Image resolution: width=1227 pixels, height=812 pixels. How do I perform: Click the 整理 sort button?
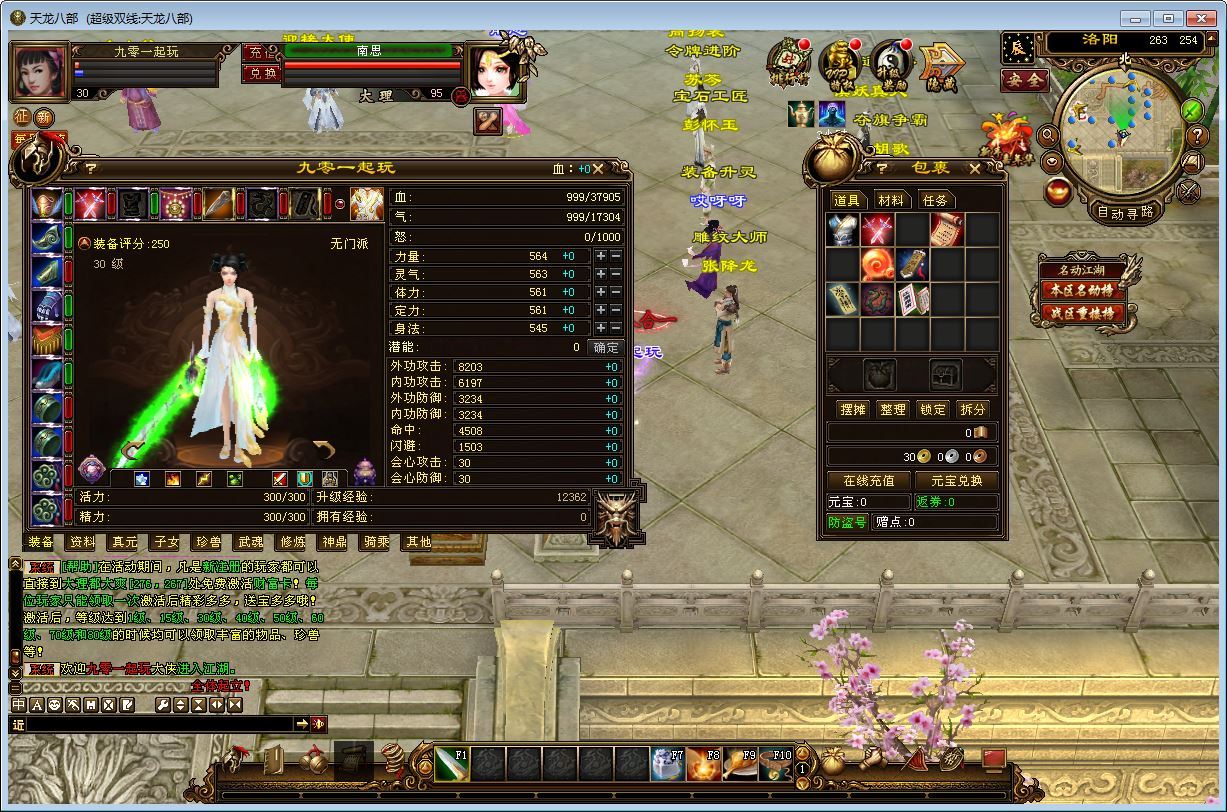[x=892, y=409]
